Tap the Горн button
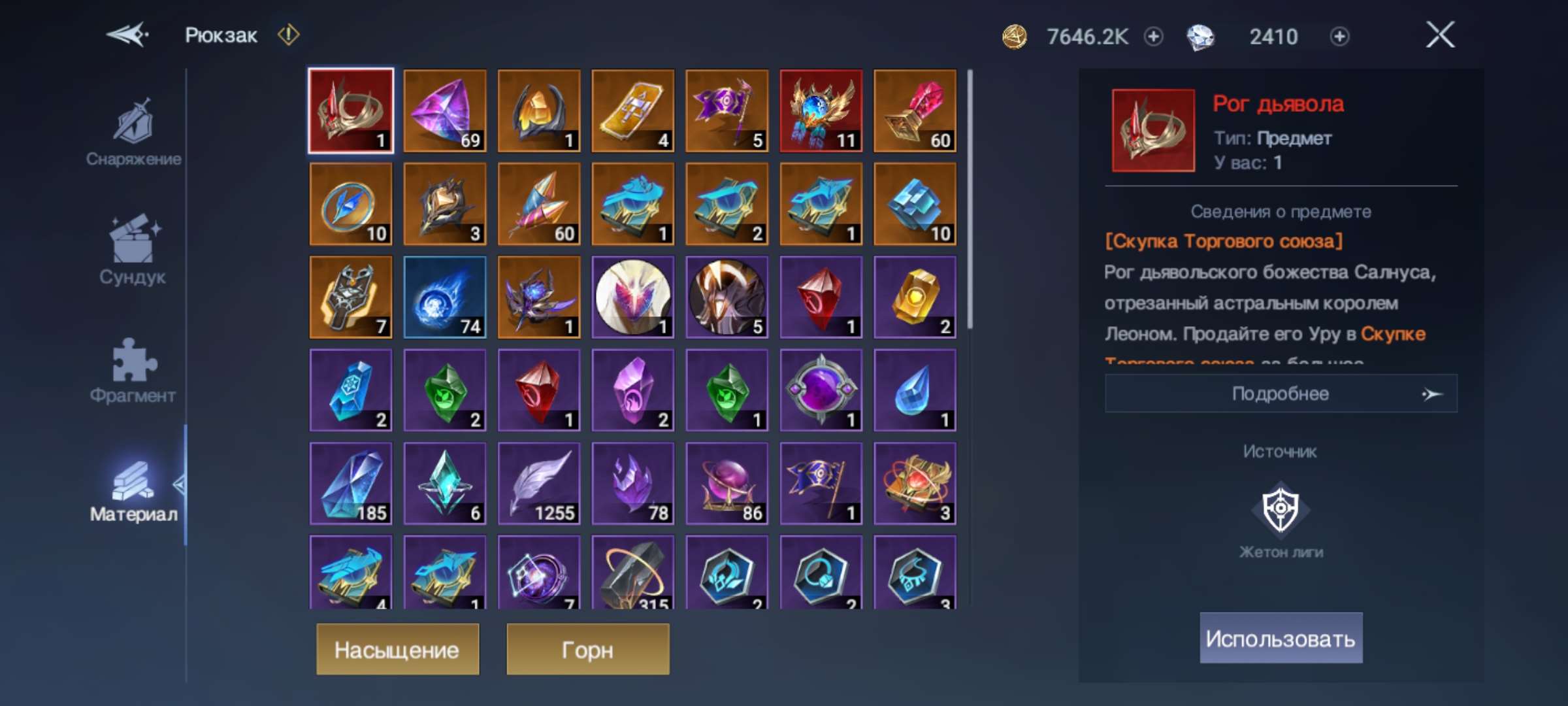Screen dimensions: 1568x706 586,650
